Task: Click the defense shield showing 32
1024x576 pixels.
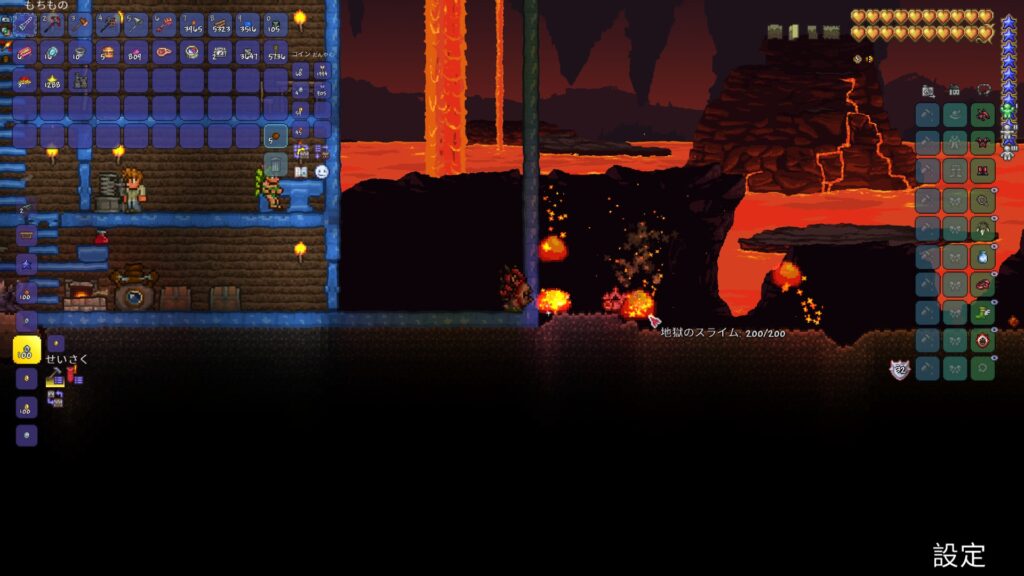Action: coord(900,370)
